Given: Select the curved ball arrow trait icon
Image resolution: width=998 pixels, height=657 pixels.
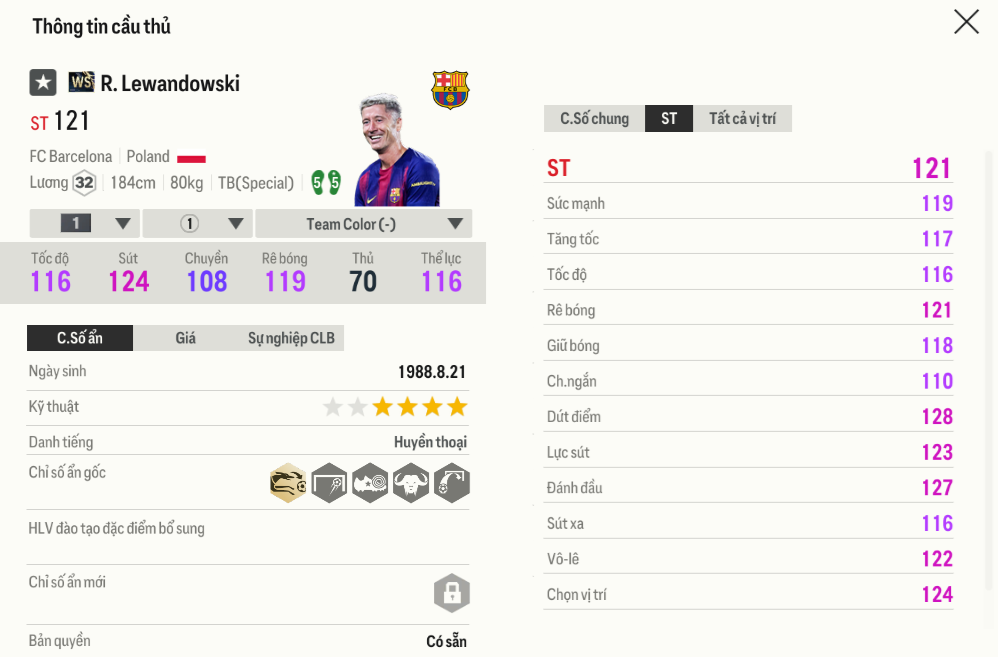Looking at the screenshot, I should coord(452,484).
